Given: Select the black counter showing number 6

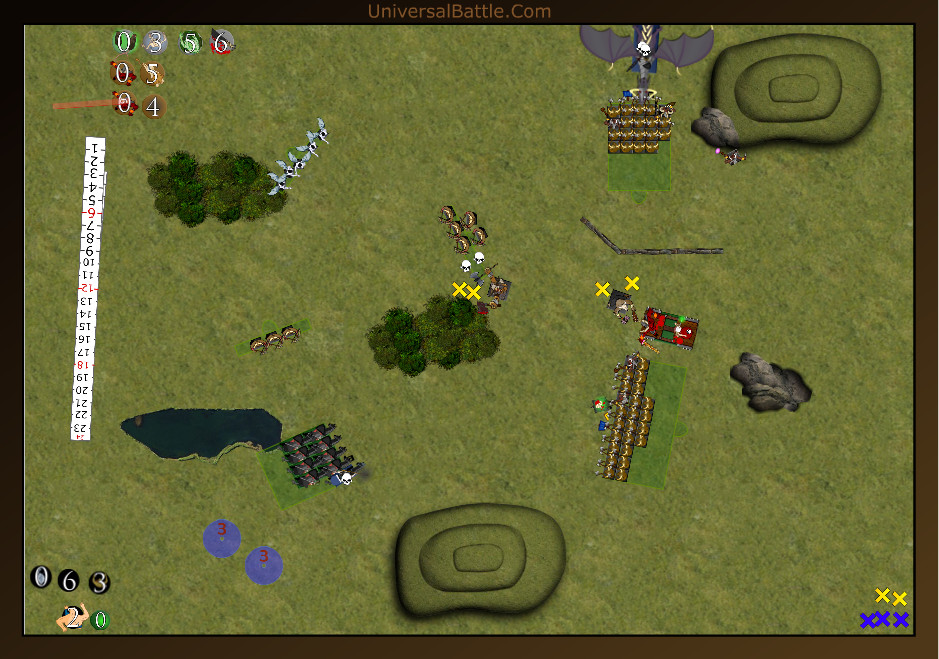Looking at the screenshot, I should tap(68, 580).
